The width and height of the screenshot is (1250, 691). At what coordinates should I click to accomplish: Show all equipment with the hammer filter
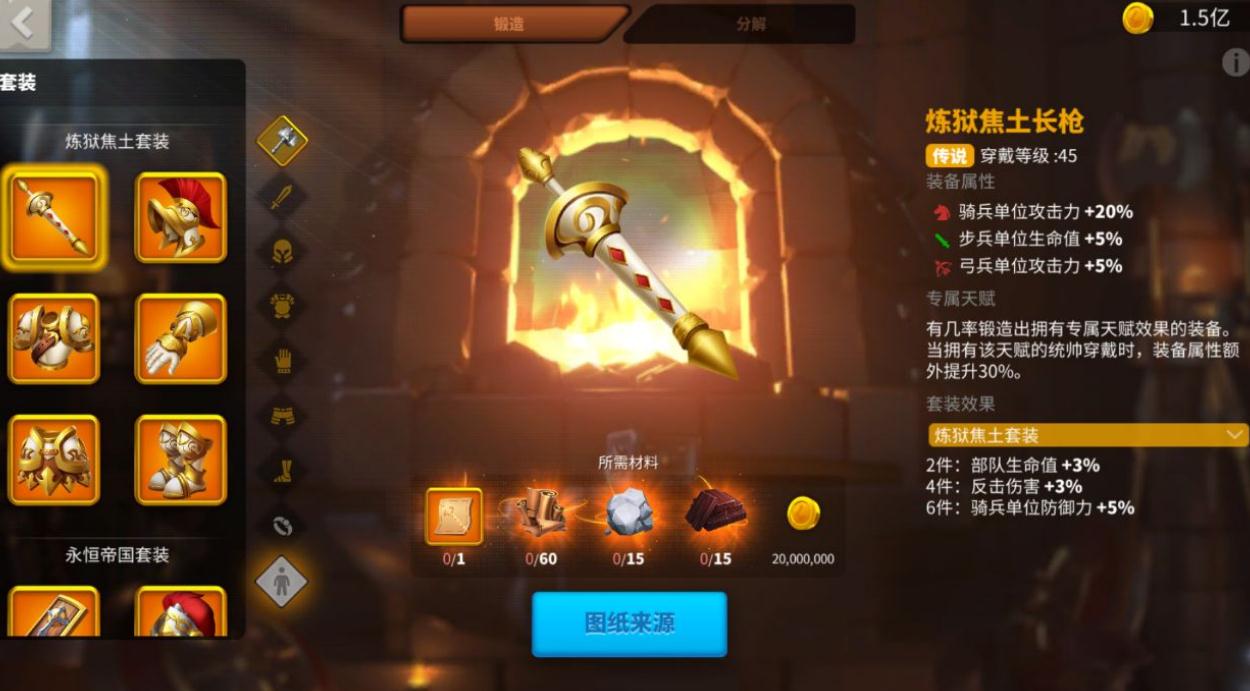tap(282, 141)
